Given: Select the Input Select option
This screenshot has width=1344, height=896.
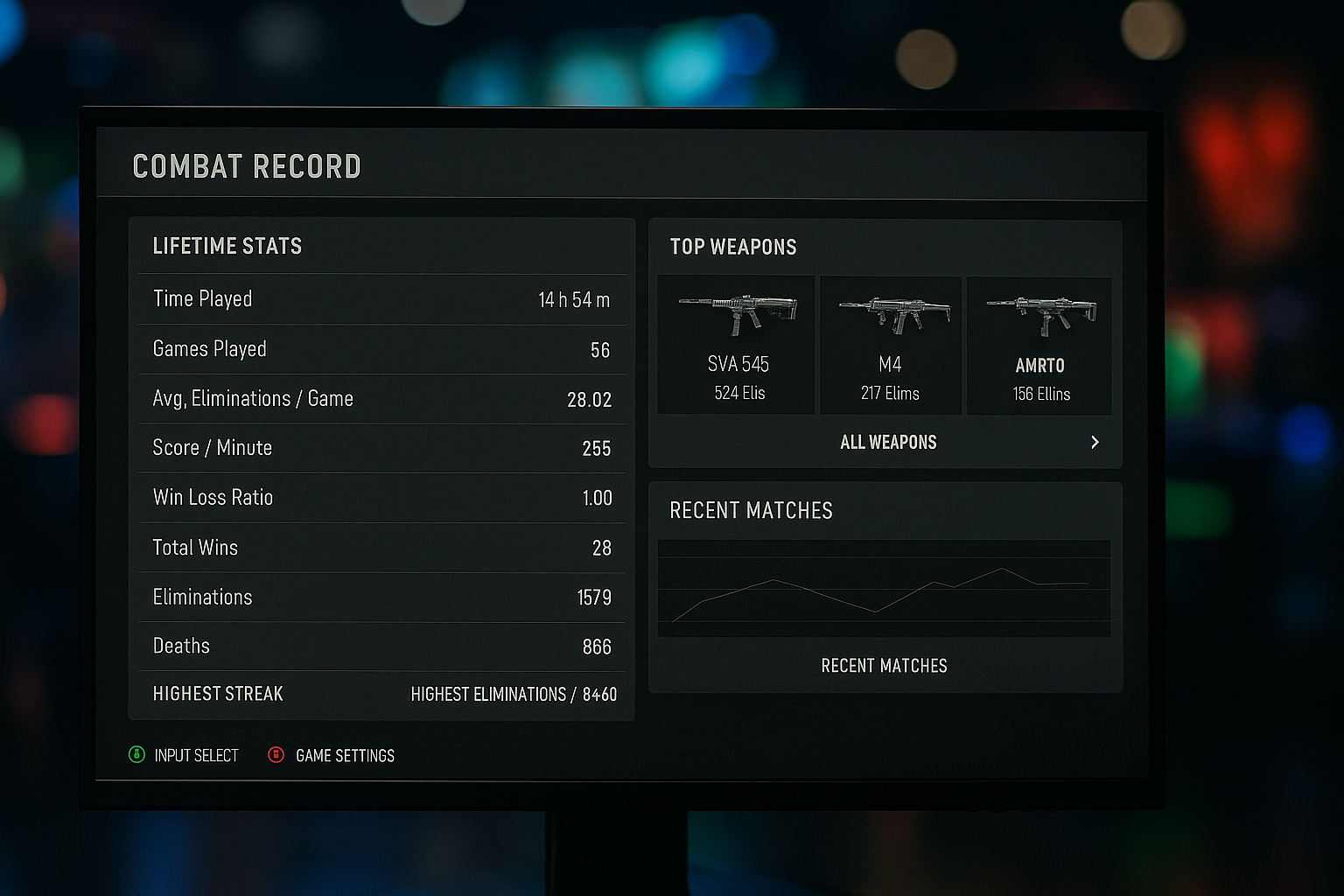Looking at the screenshot, I should (184, 755).
